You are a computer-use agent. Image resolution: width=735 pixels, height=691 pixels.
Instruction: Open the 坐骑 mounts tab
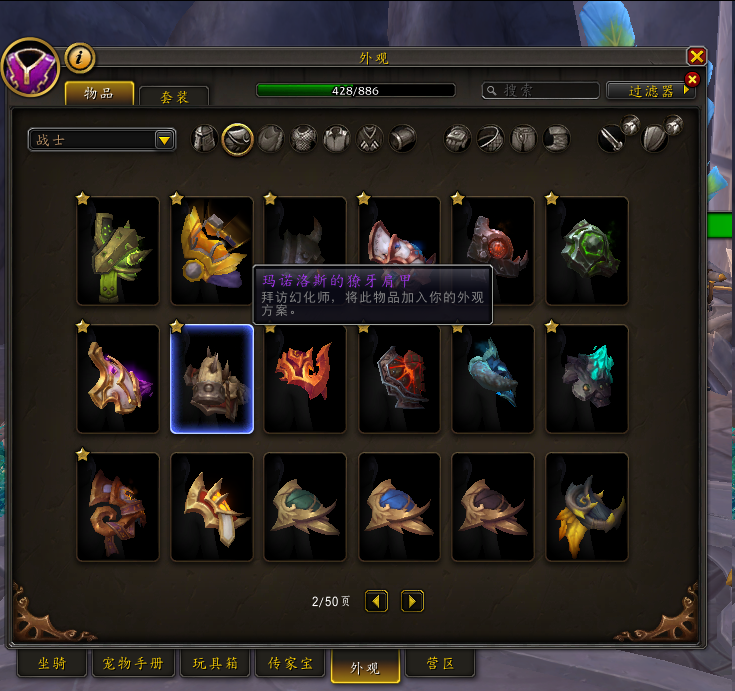tap(53, 664)
